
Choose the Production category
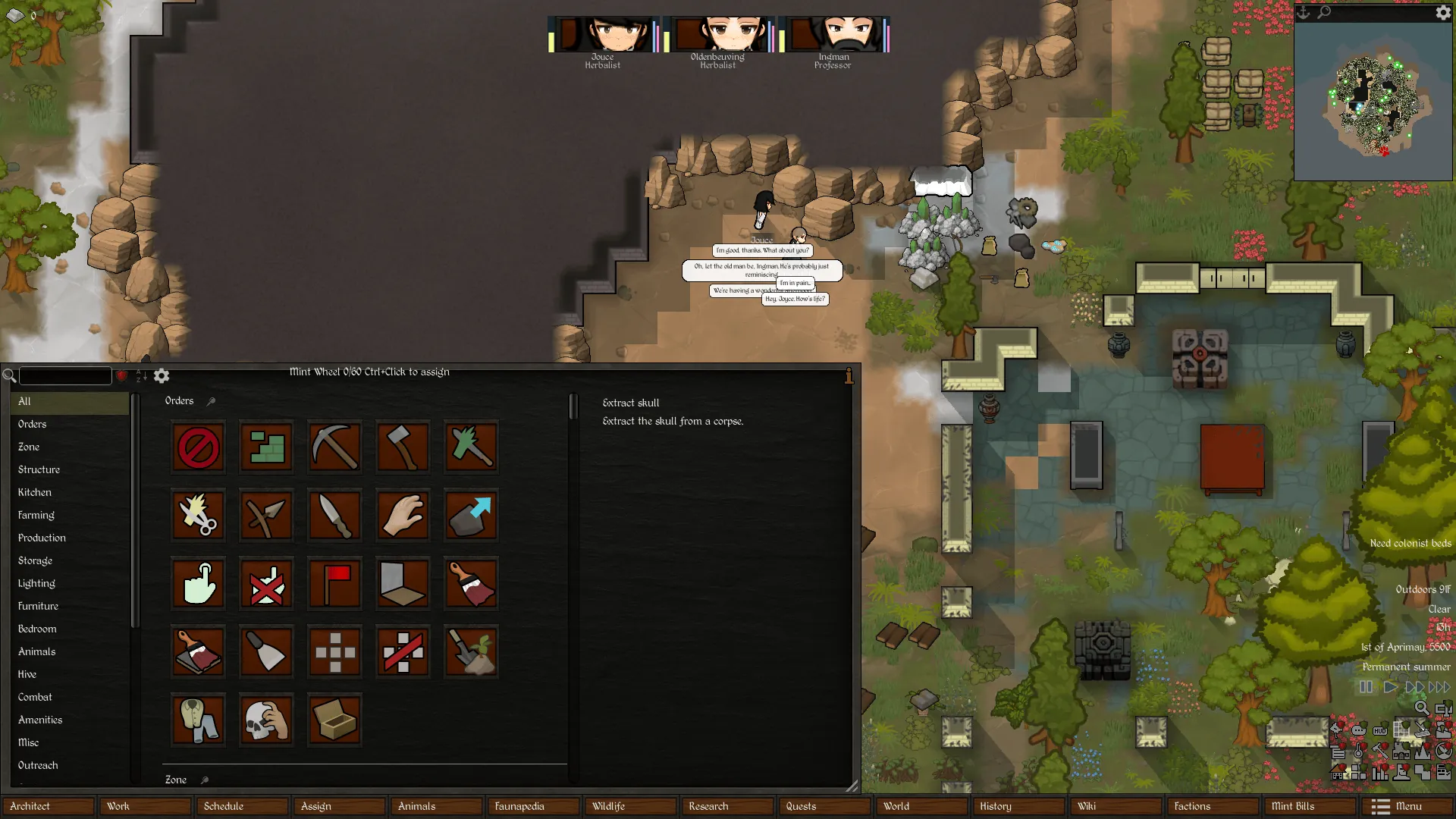42,538
